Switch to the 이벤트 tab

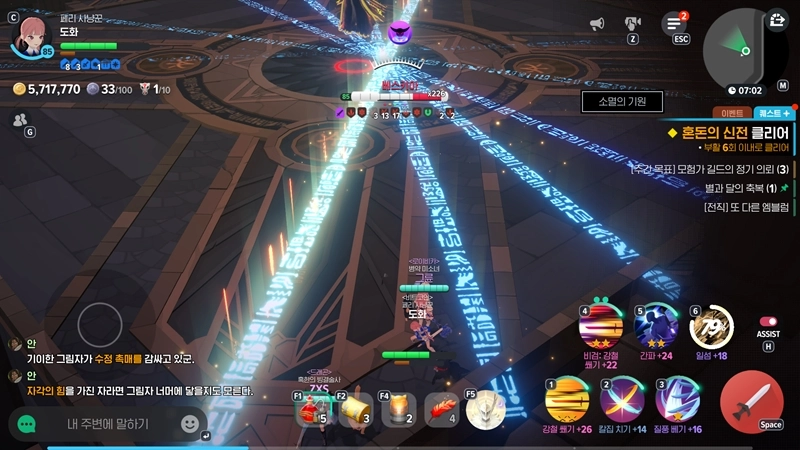tap(731, 114)
